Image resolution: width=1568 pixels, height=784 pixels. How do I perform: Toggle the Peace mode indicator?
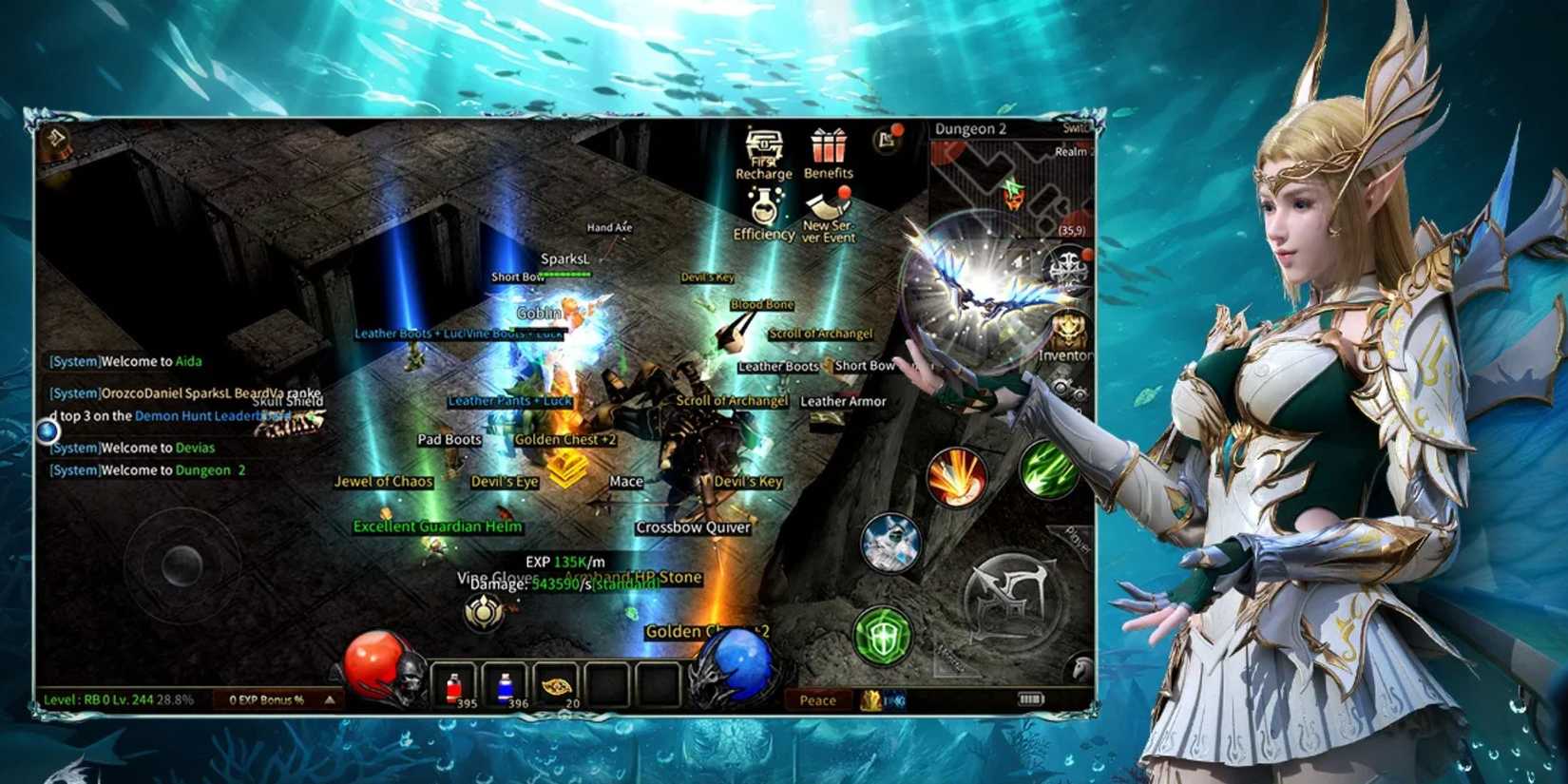pyautogui.click(x=816, y=700)
